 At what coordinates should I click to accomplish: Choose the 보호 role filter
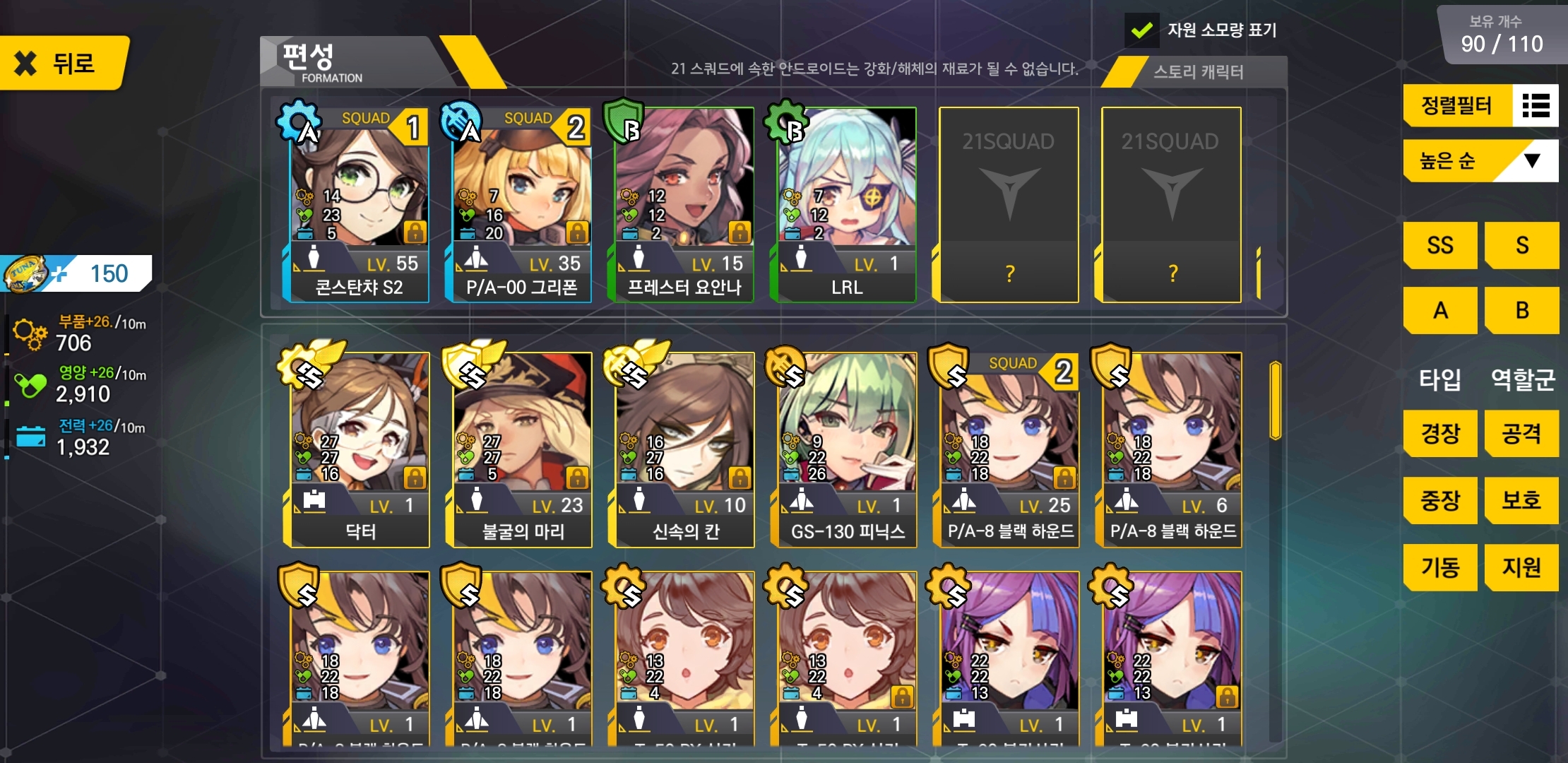pyautogui.click(x=1521, y=500)
